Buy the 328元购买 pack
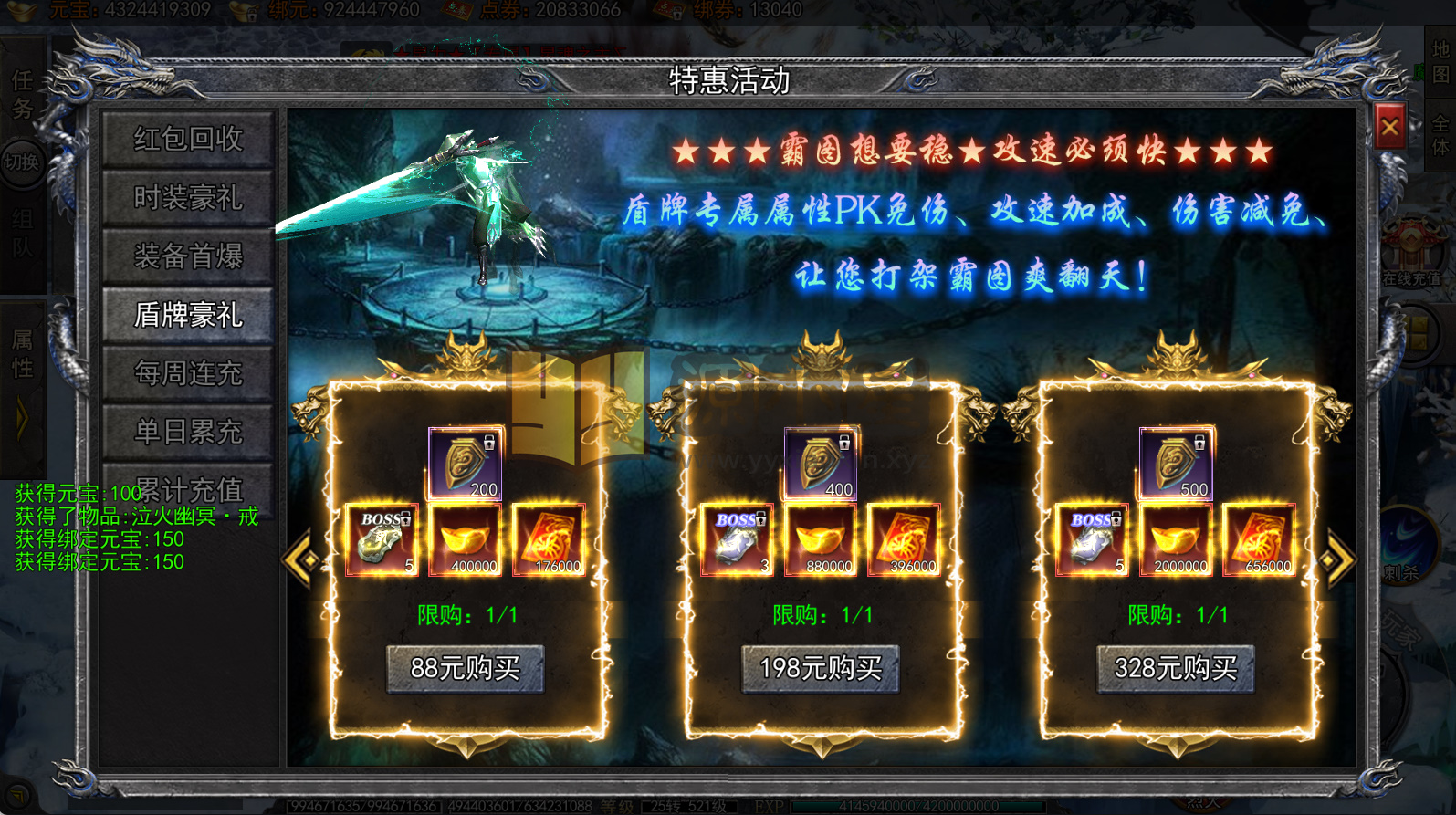 (x=1176, y=669)
